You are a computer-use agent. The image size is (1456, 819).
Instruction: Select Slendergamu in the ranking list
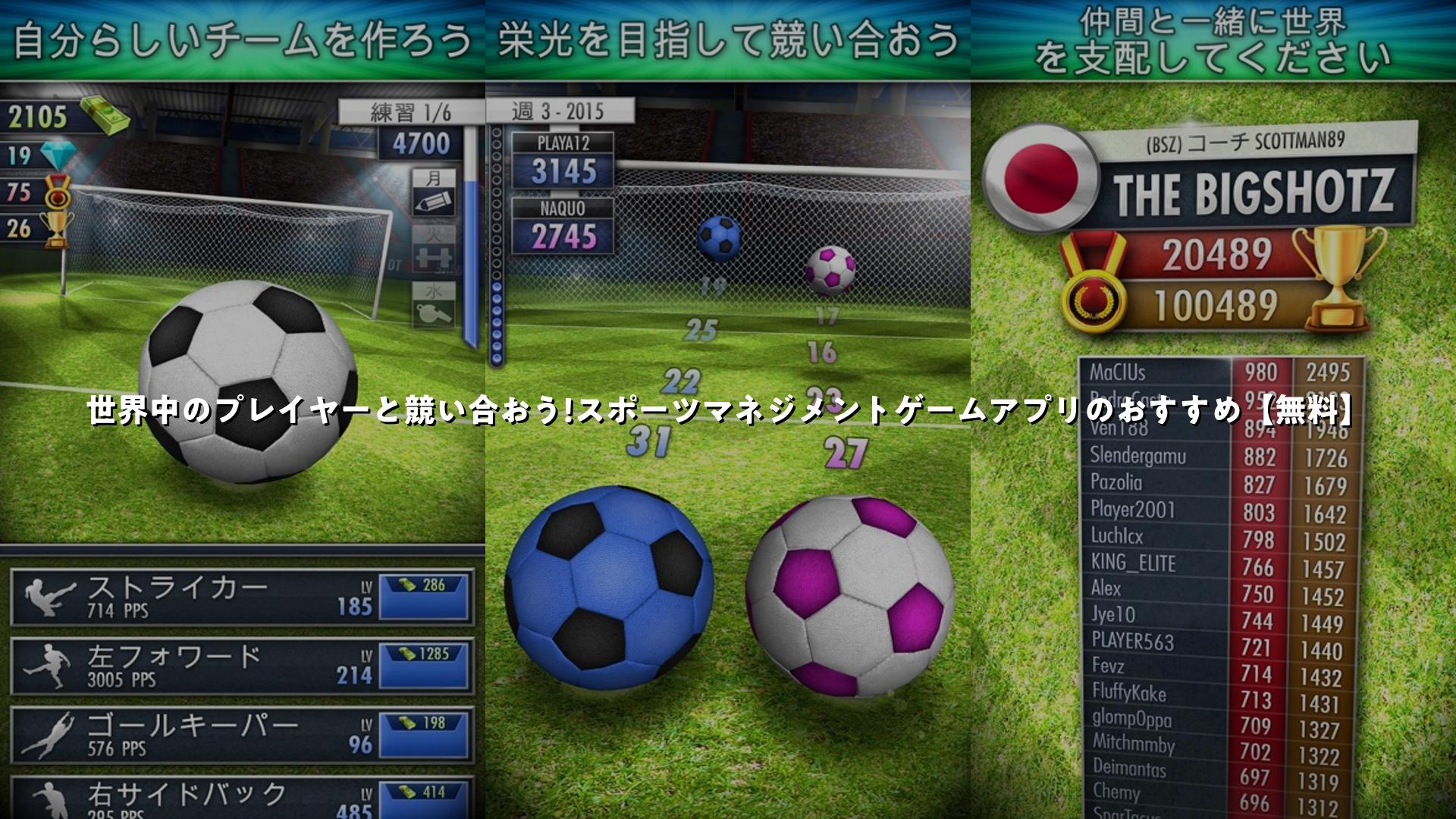pos(1153,457)
